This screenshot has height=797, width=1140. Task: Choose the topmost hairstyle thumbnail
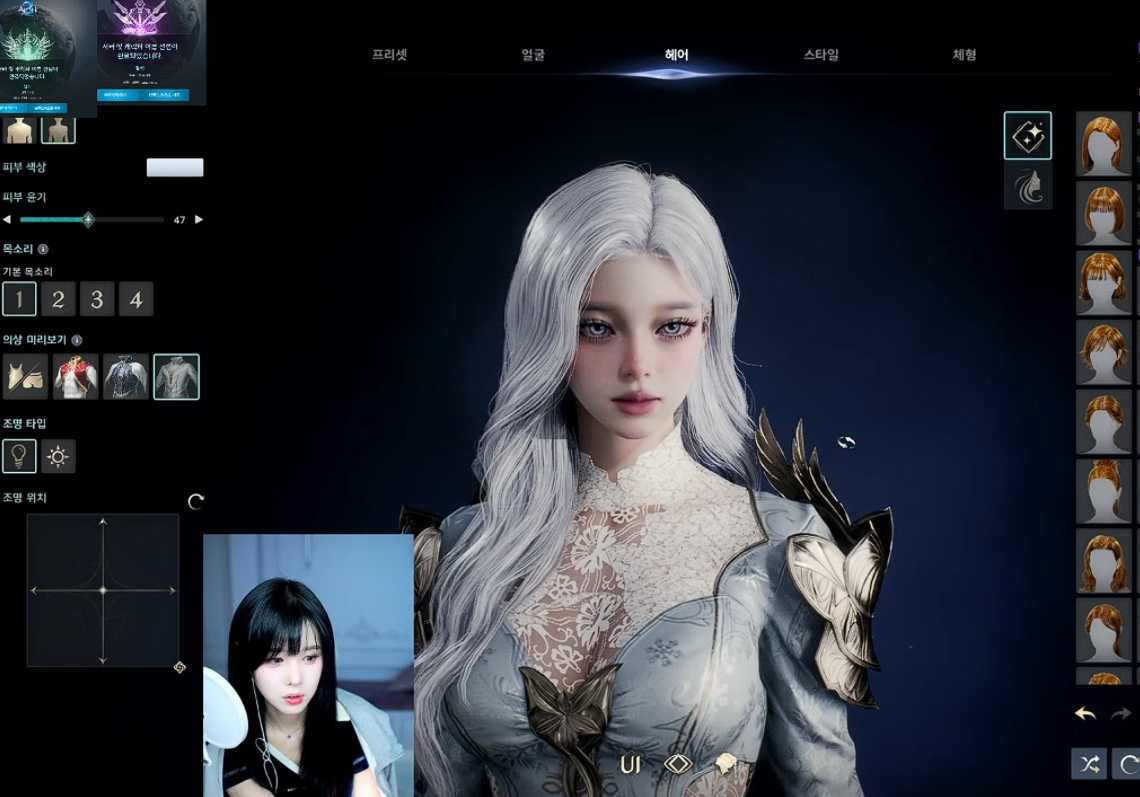pos(1103,144)
